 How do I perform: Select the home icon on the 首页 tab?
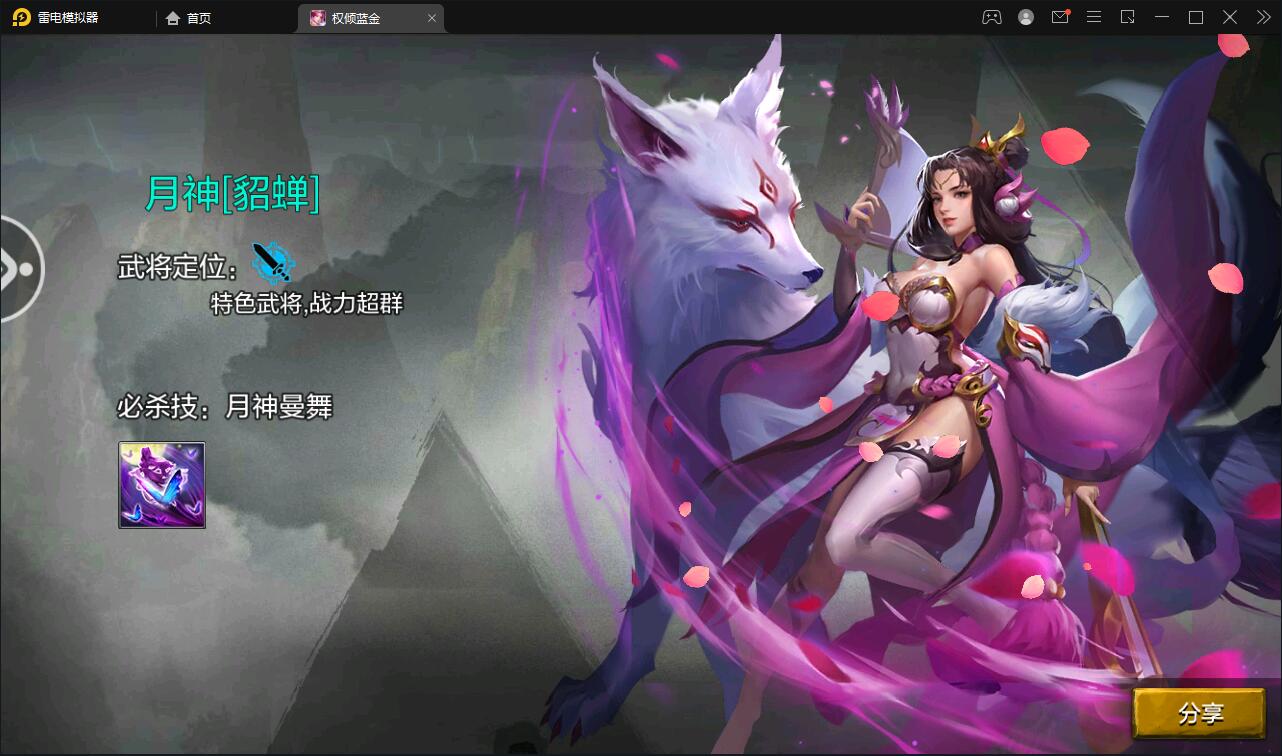tap(173, 17)
